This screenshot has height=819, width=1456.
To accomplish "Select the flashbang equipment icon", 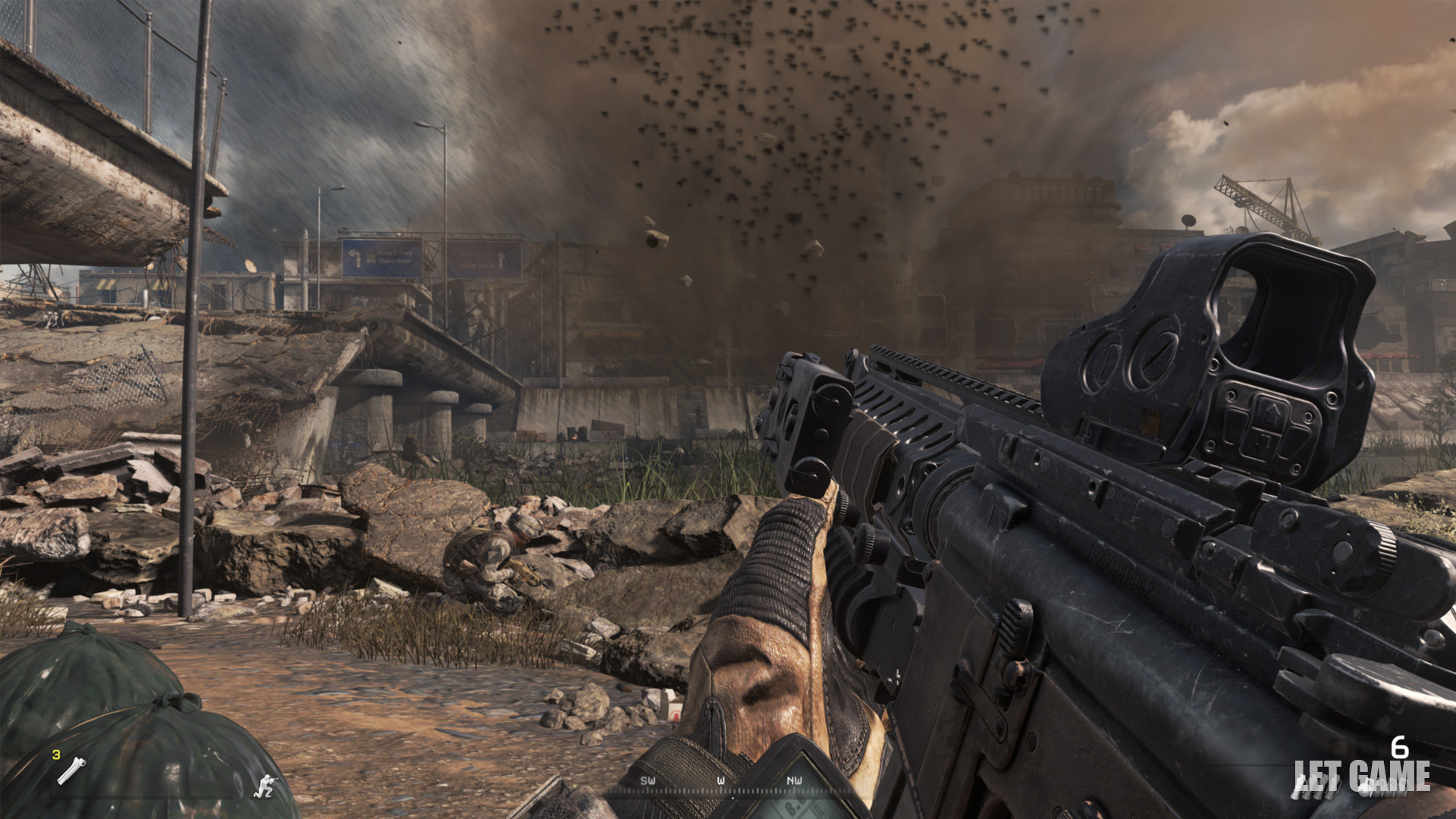I will pos(71,770).
